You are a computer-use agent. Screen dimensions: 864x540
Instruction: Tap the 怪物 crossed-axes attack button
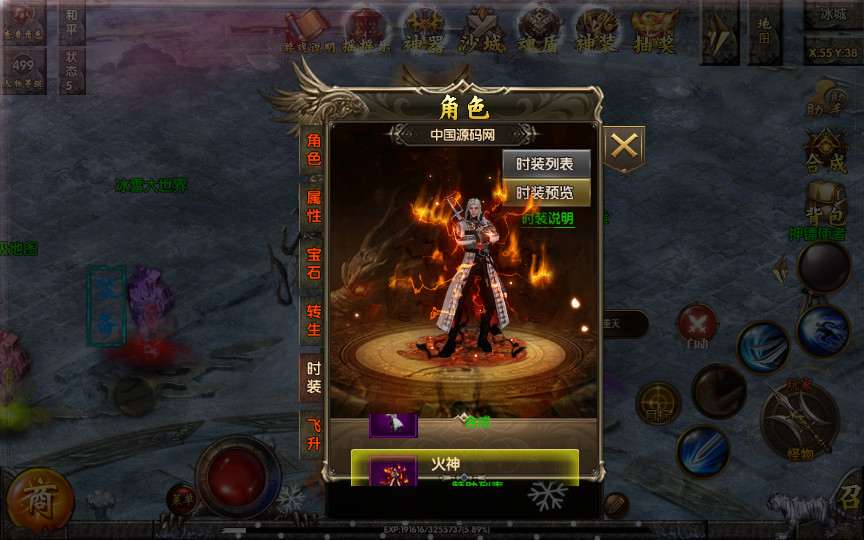(x=800, y=420)
